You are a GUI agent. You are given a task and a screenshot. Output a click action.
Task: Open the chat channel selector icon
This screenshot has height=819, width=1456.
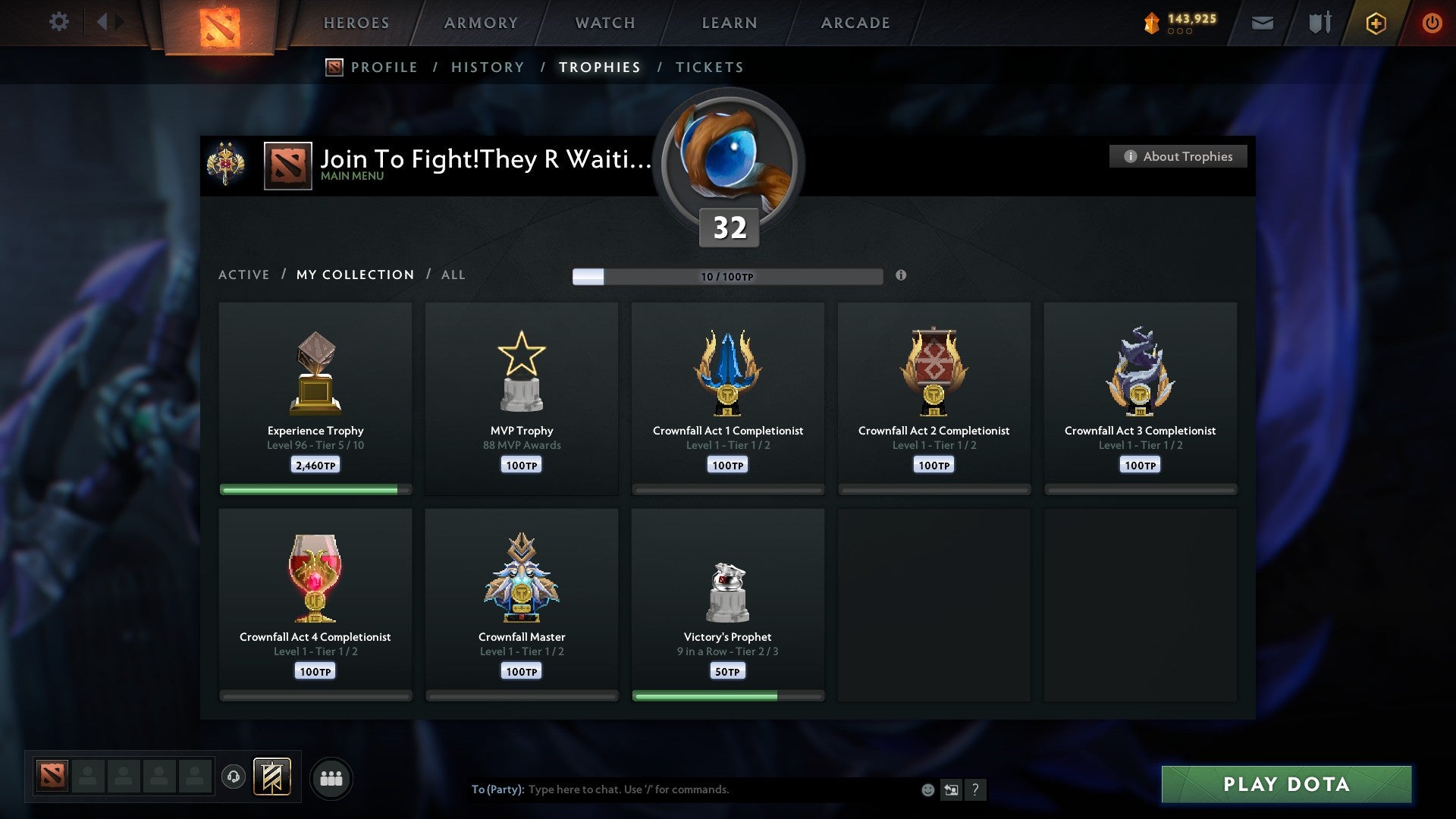click(952, 789)
